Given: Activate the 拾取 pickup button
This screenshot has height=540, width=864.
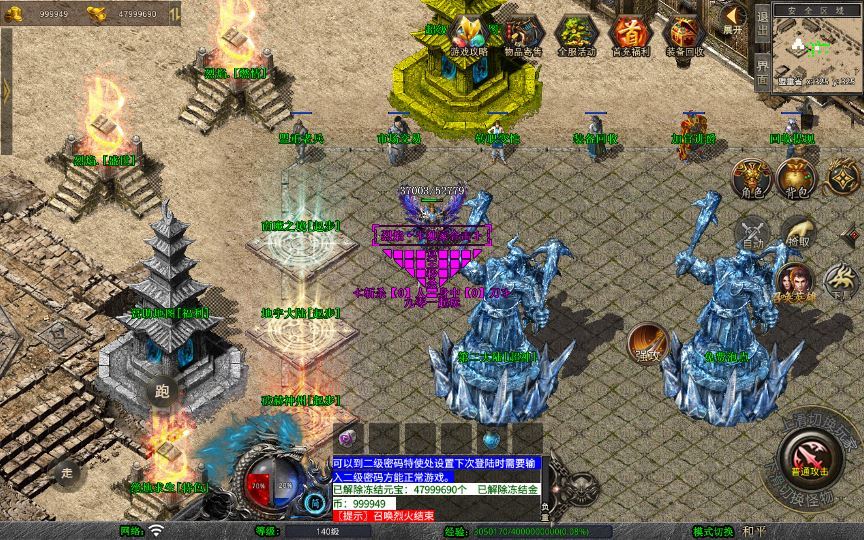Looking at the screenshot, I should tap(798, 232).
